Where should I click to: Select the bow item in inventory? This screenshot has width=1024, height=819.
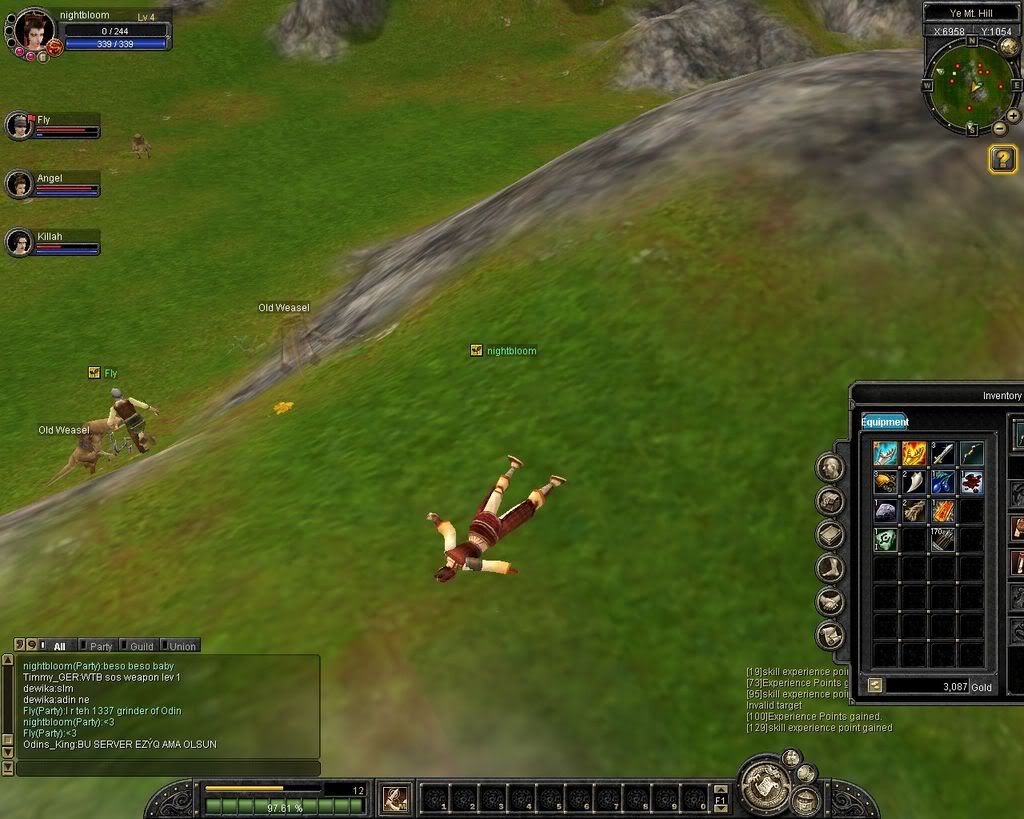tap(972, 454)
